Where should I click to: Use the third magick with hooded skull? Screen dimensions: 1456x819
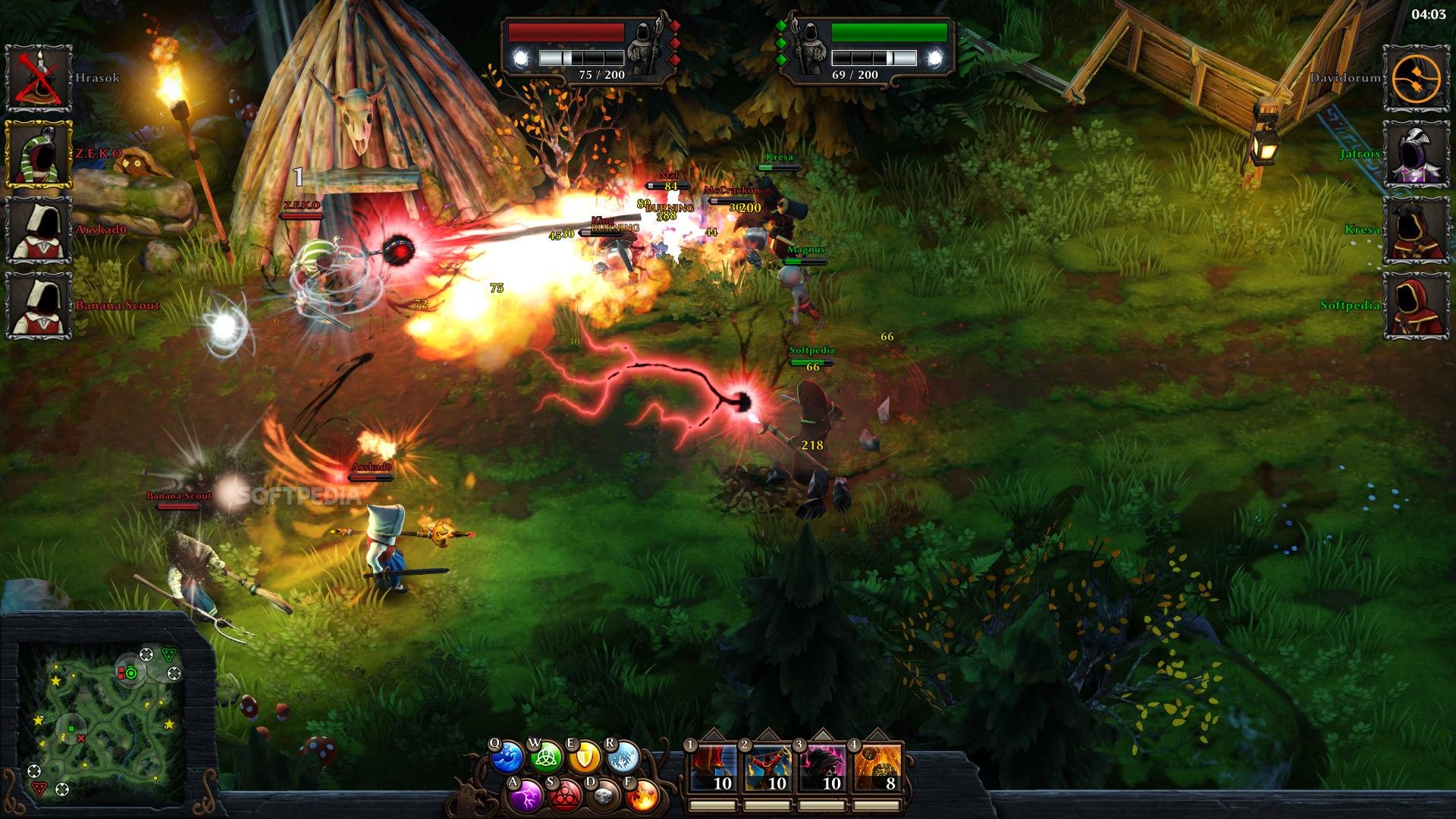point(822,769)
